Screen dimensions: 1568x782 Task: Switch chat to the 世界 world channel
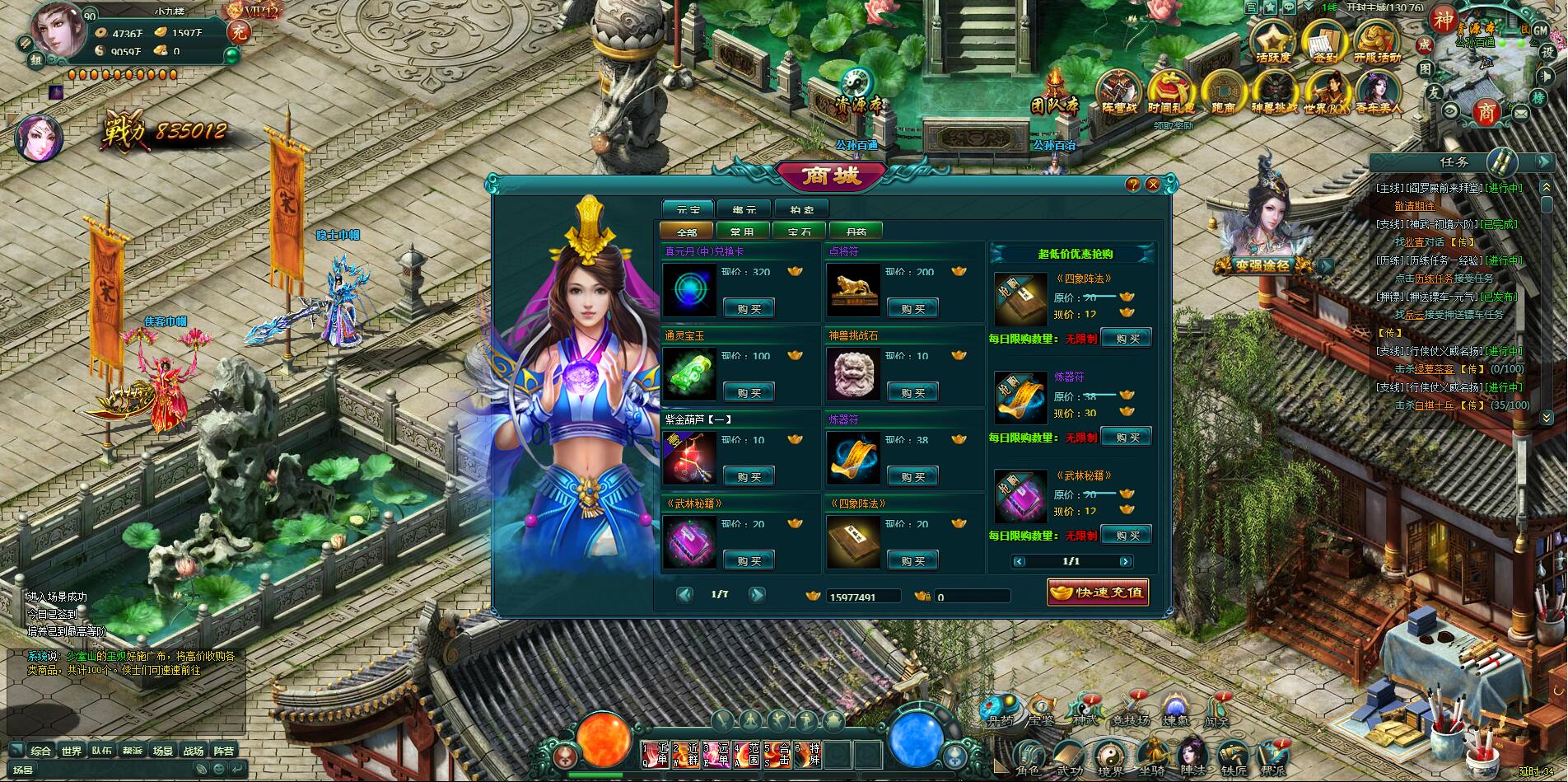(72, 751)
